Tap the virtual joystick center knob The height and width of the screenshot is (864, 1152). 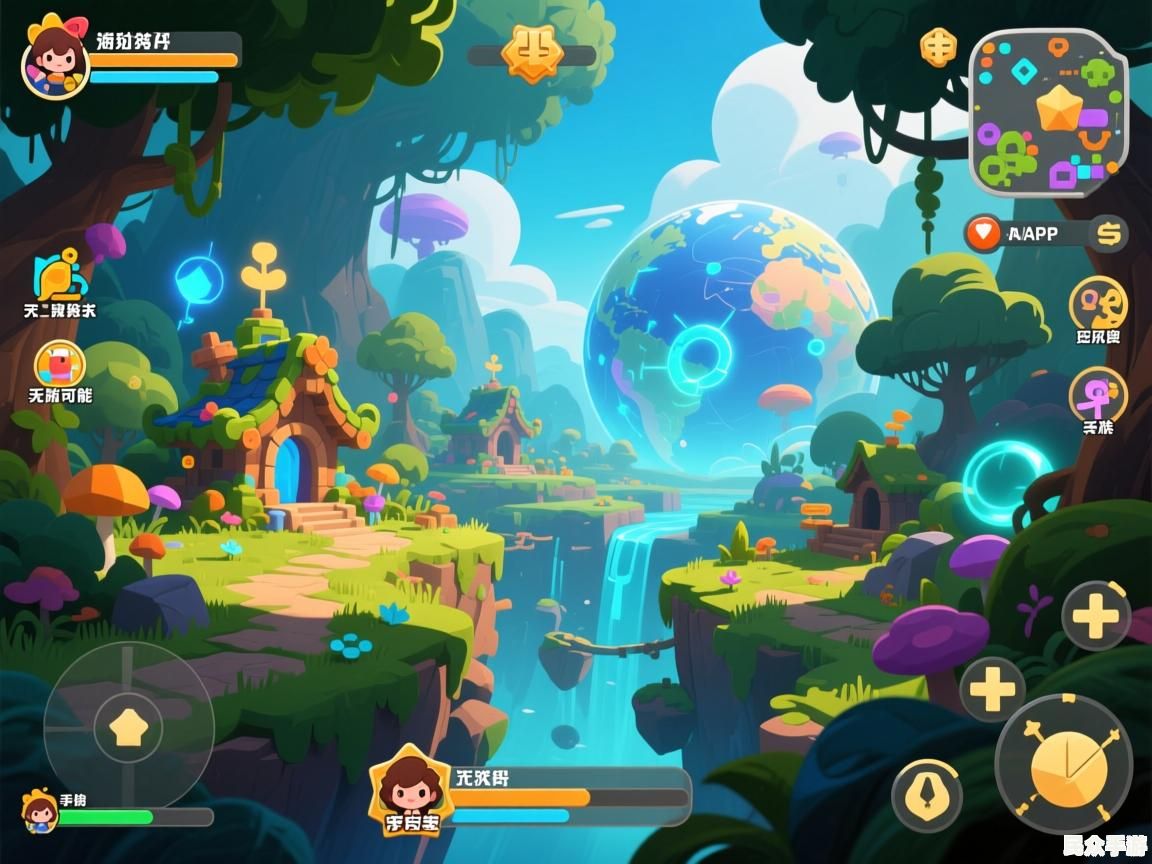point(128,727)
